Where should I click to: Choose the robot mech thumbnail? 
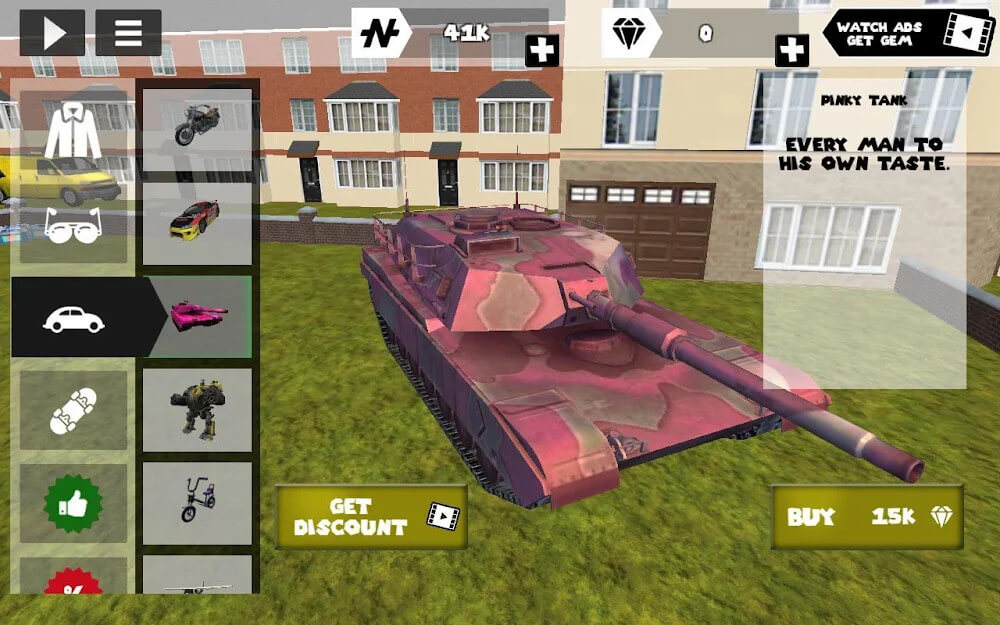[197, 410]
